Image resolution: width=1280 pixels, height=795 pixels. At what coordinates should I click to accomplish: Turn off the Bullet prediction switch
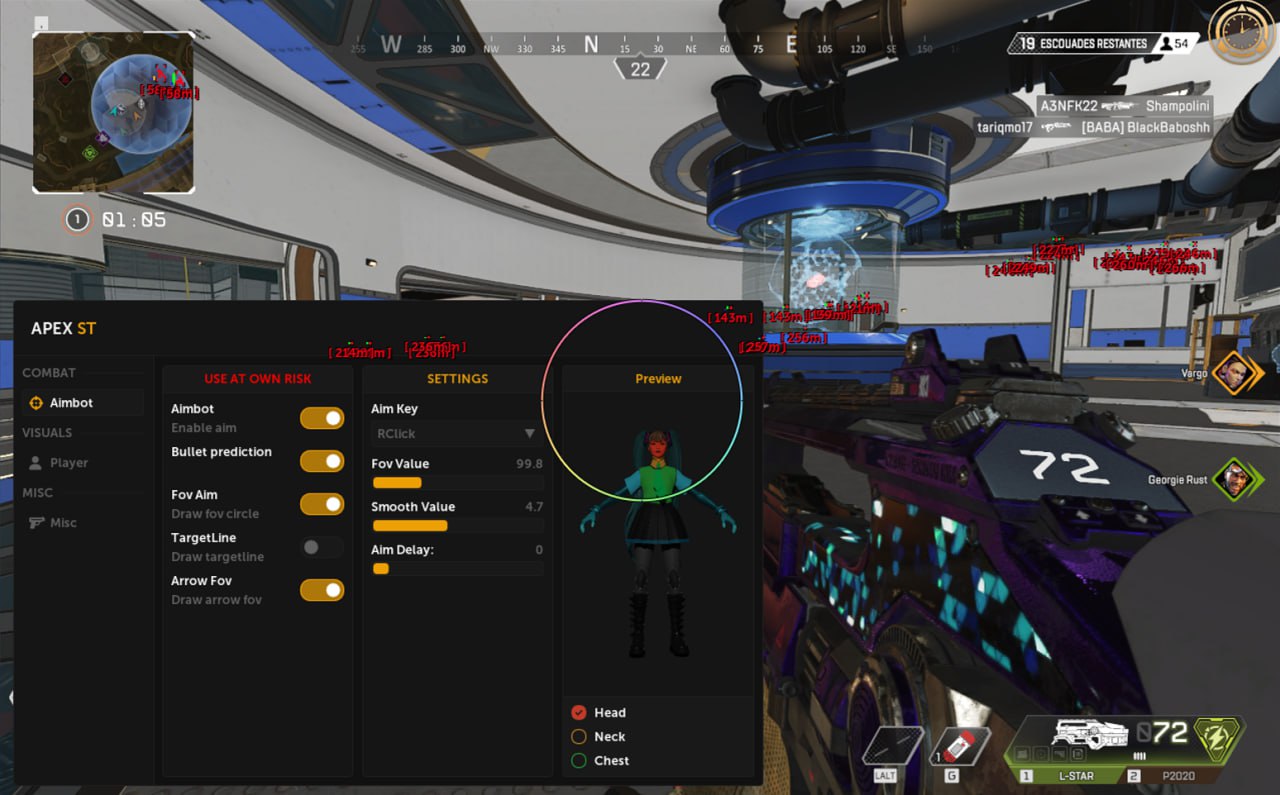tap(322, 461)
